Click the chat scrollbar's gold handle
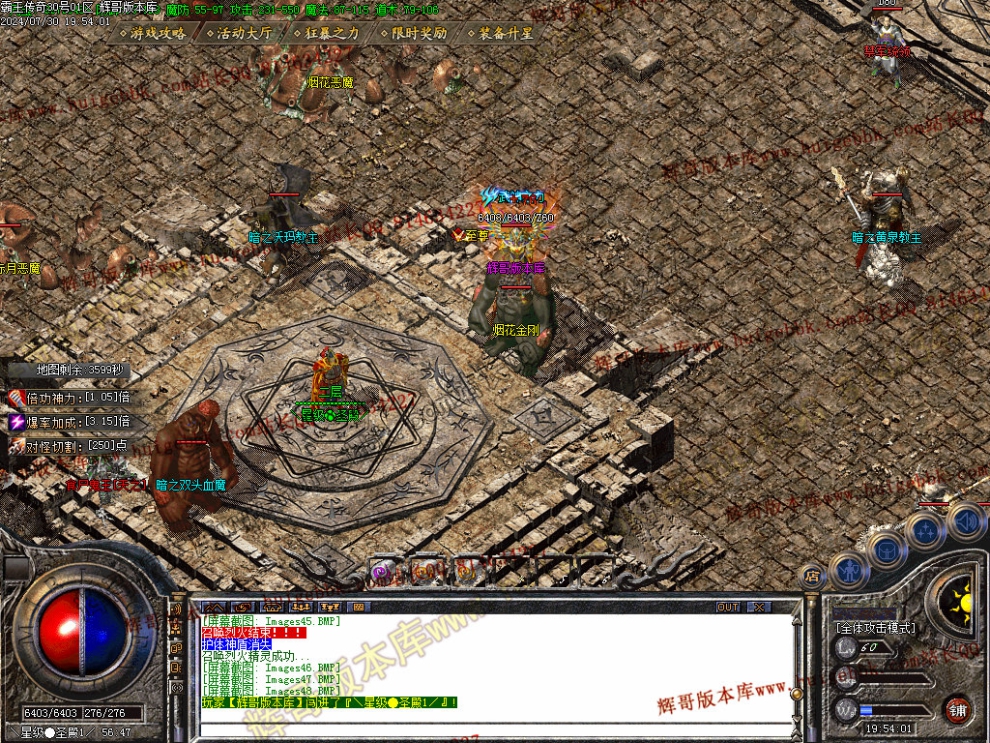Screen dimensions: 990x743 pyautogui.click(x=794, y=692)
